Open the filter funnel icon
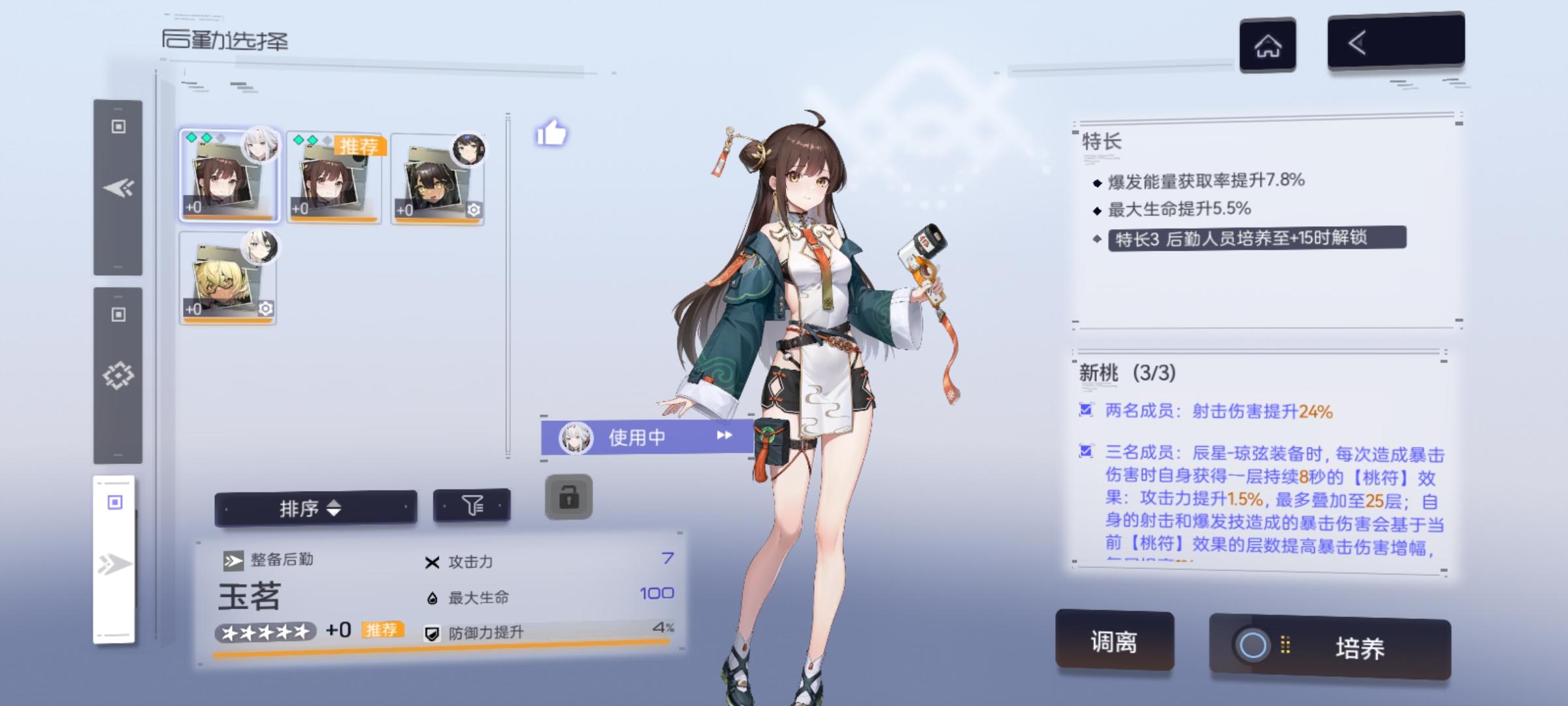This screenshot has width=1568, height=706. click(473, 505)
